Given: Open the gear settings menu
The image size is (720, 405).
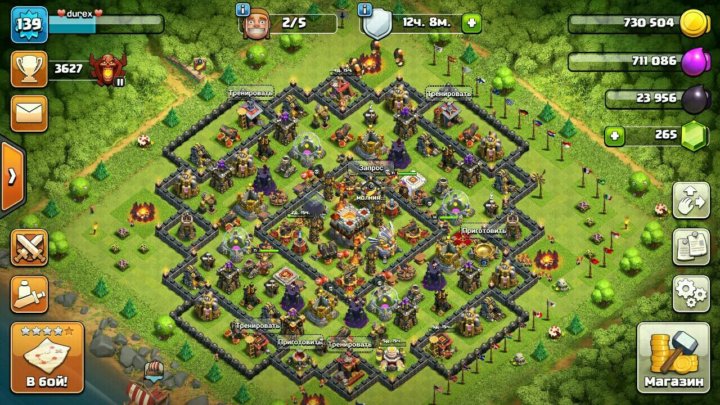Looking at the screenshot, I should point(690,293).
